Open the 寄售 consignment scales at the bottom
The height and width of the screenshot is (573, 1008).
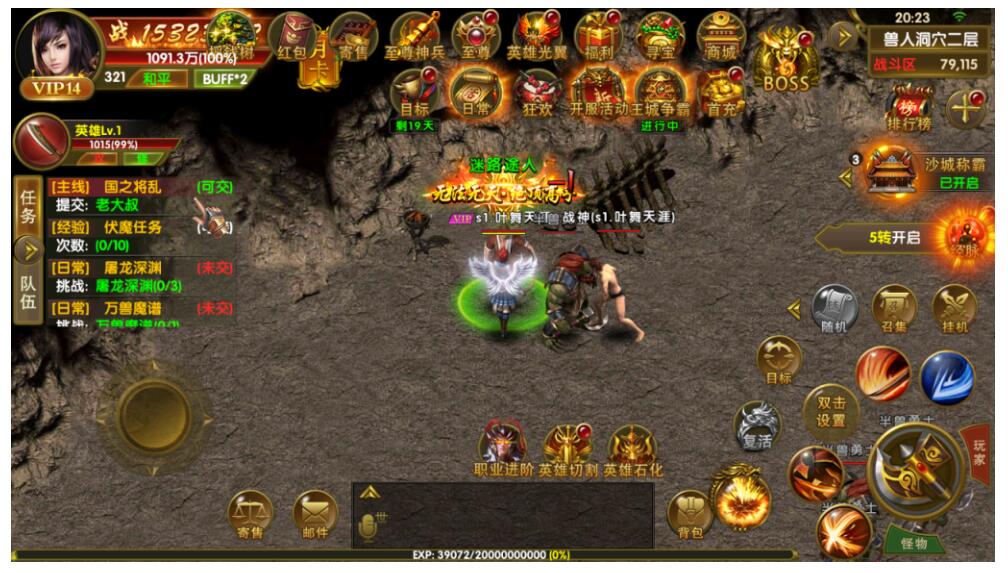coord(250,515)
